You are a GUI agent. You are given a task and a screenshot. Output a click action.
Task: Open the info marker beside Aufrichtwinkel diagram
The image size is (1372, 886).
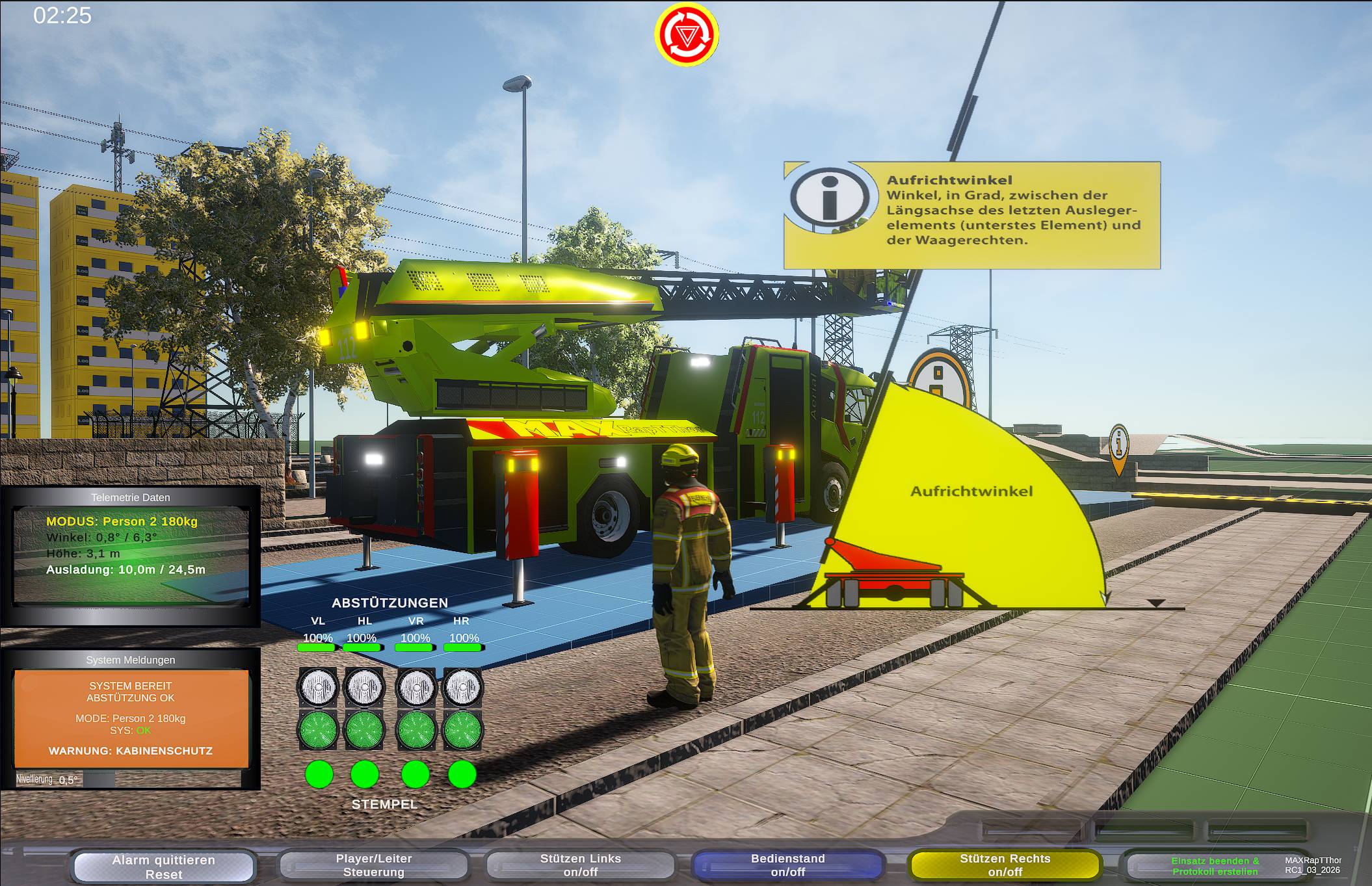tap(1118, 447)
